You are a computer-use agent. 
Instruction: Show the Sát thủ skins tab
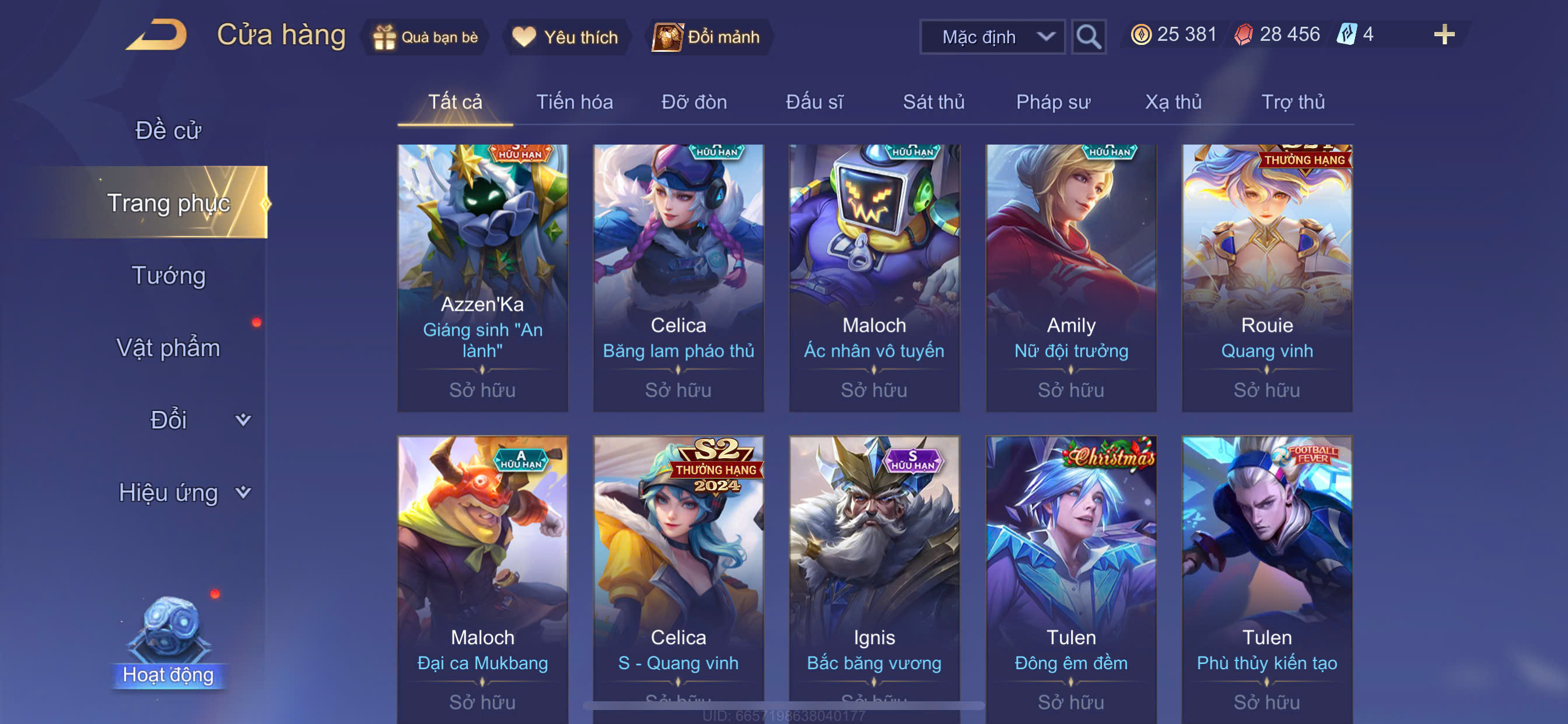pos(933,102)
